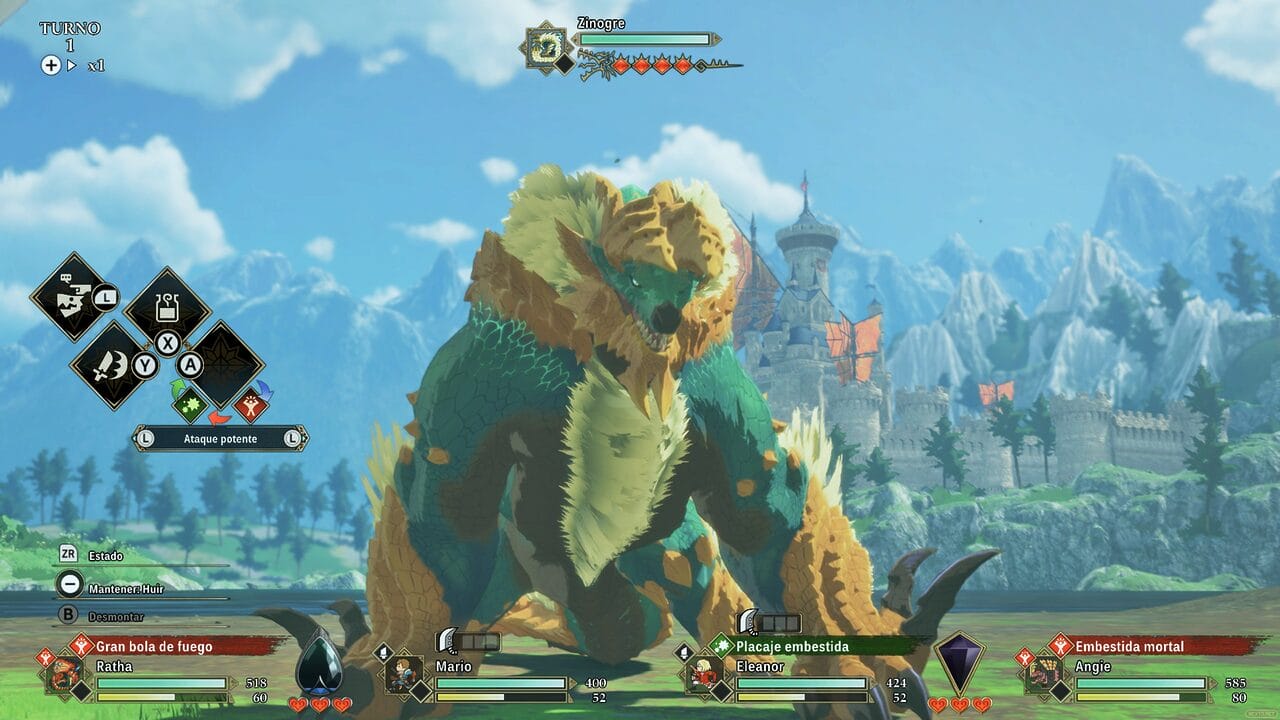
Task: Open the item jar command
Action: (166, 306)
